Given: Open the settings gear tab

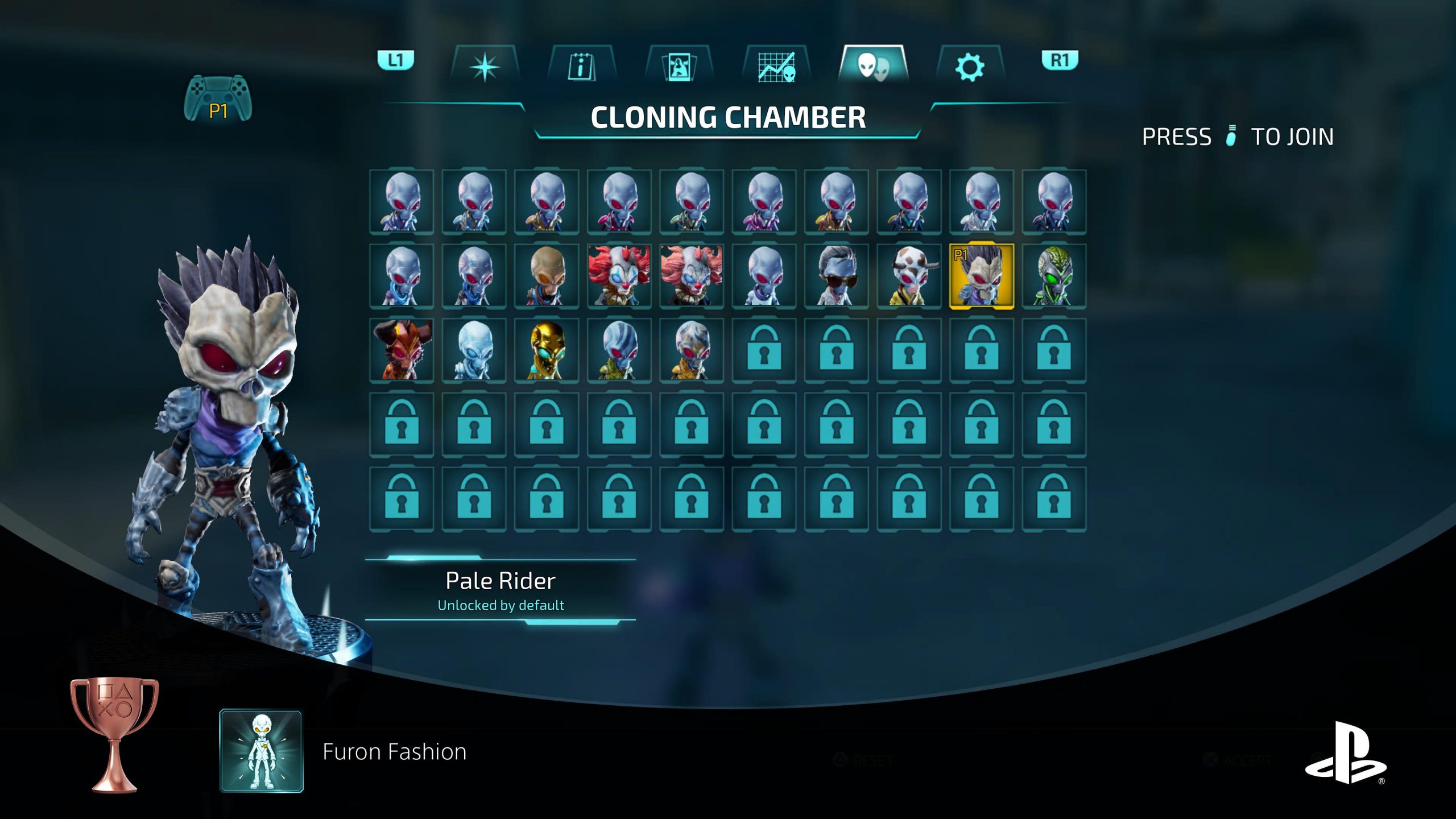Looking at the screenshot, I should click(970, 67).
